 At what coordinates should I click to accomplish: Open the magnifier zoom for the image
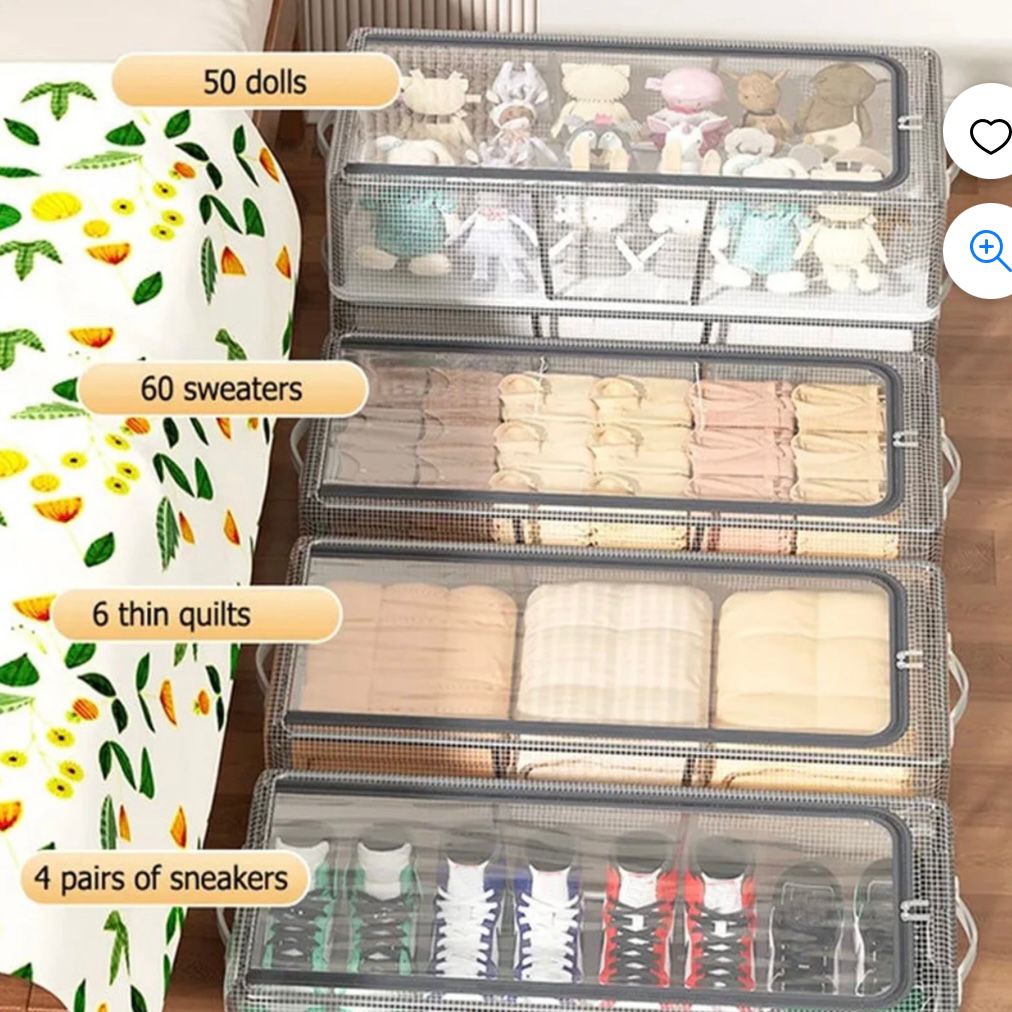[989, 250]
